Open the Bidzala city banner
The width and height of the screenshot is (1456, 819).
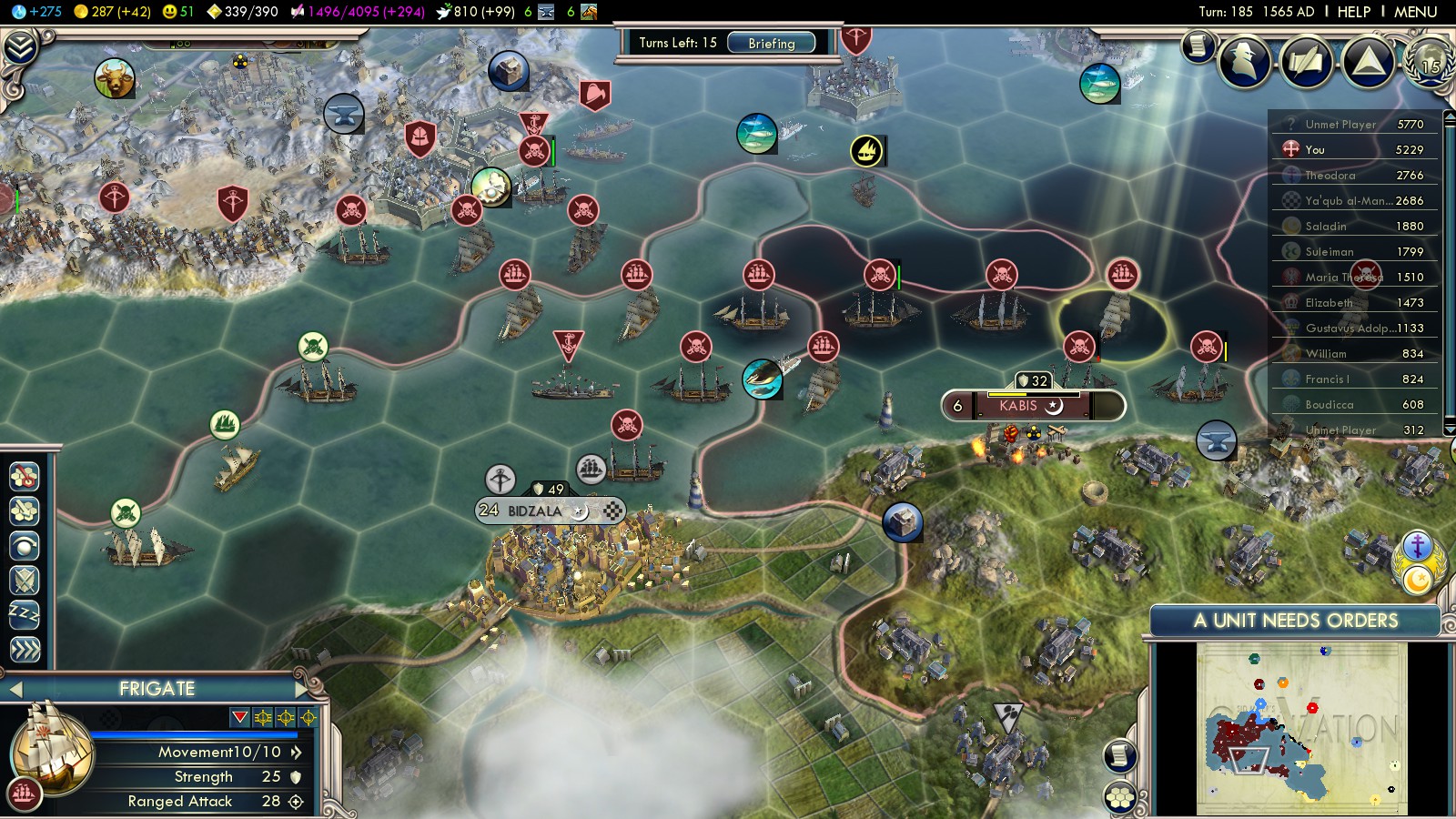click(x=535, y=511)
